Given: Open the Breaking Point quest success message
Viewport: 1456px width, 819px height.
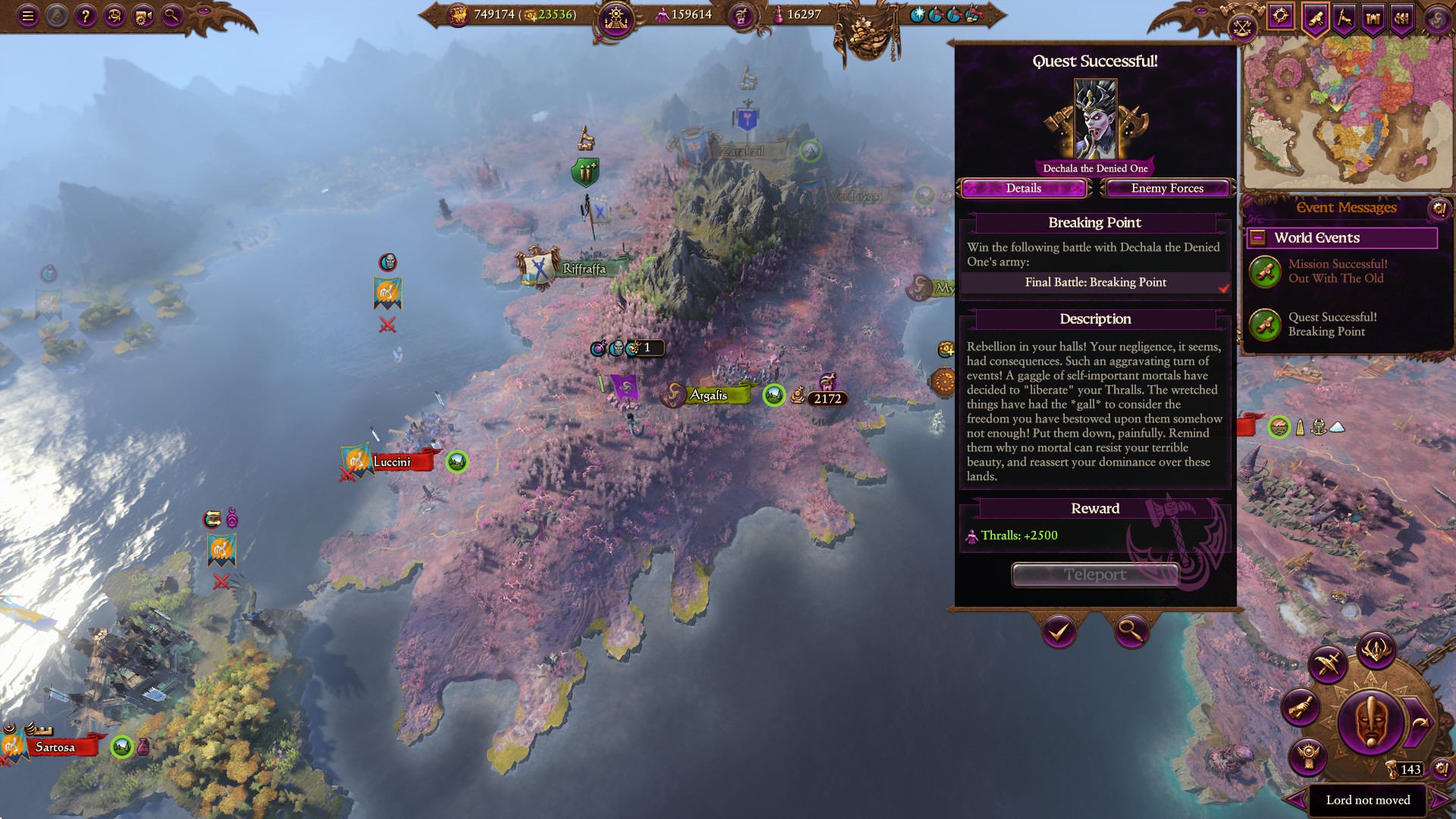Looking at the screenshot, I should point(1332,324).
